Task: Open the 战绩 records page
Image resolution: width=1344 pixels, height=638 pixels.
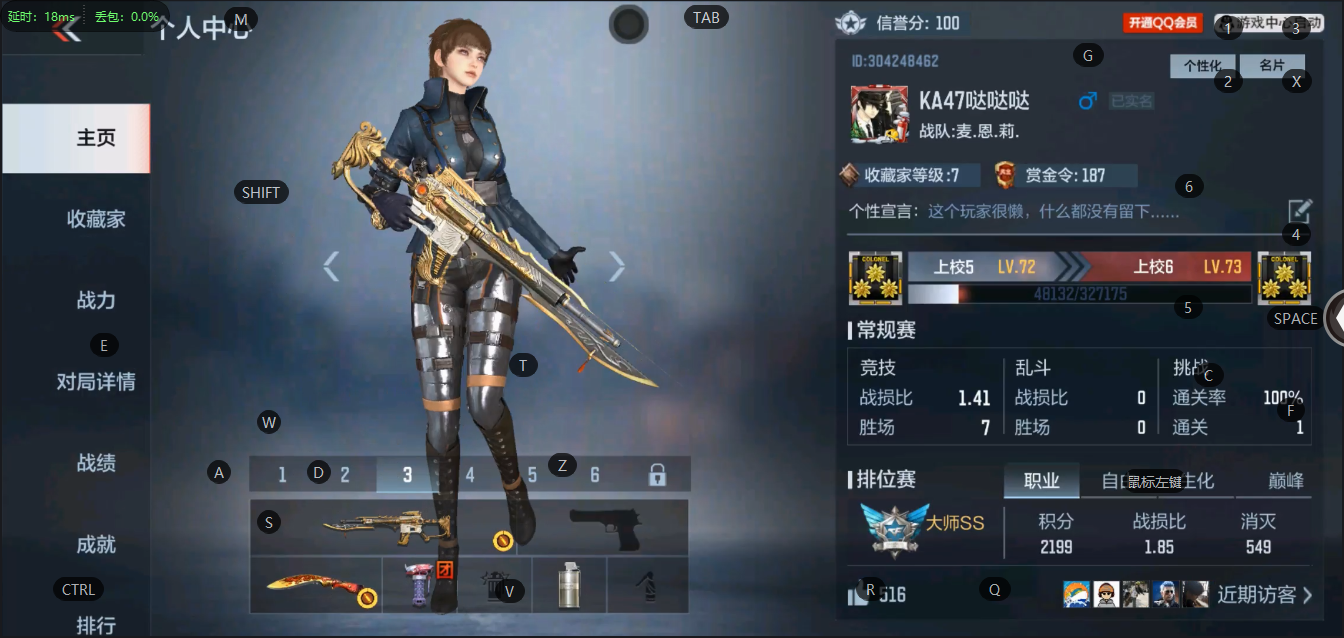Action: coord(96,463)
